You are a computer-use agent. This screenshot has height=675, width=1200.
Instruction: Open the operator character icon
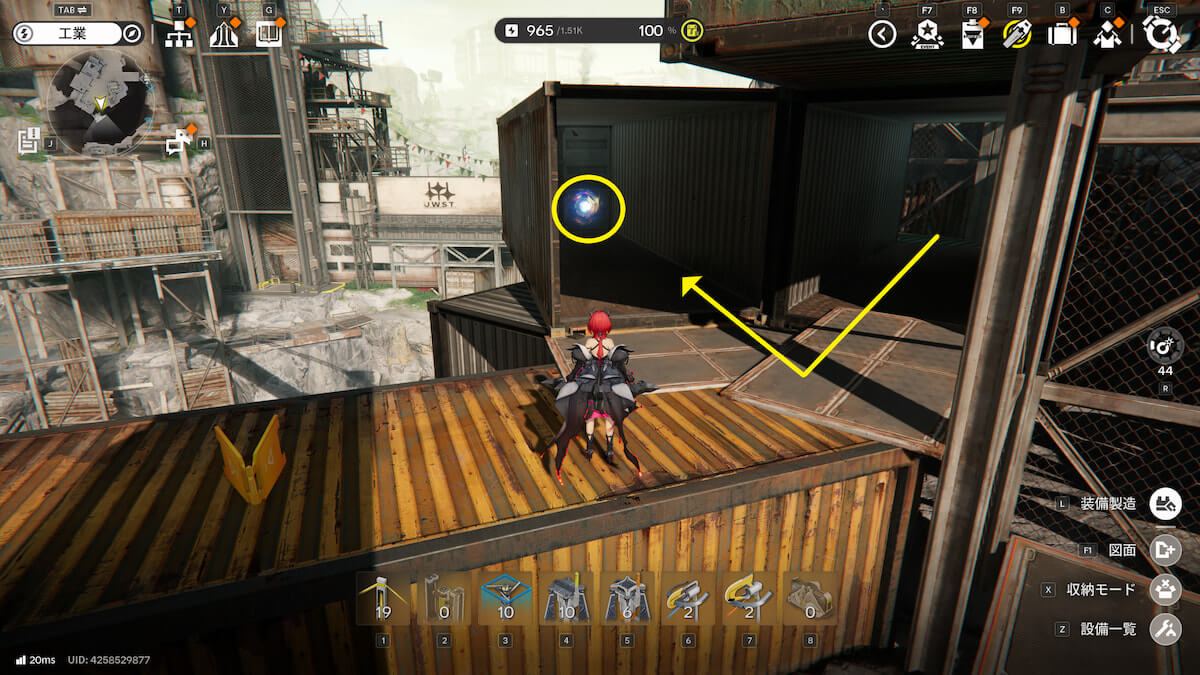[x=1106, y=35]
